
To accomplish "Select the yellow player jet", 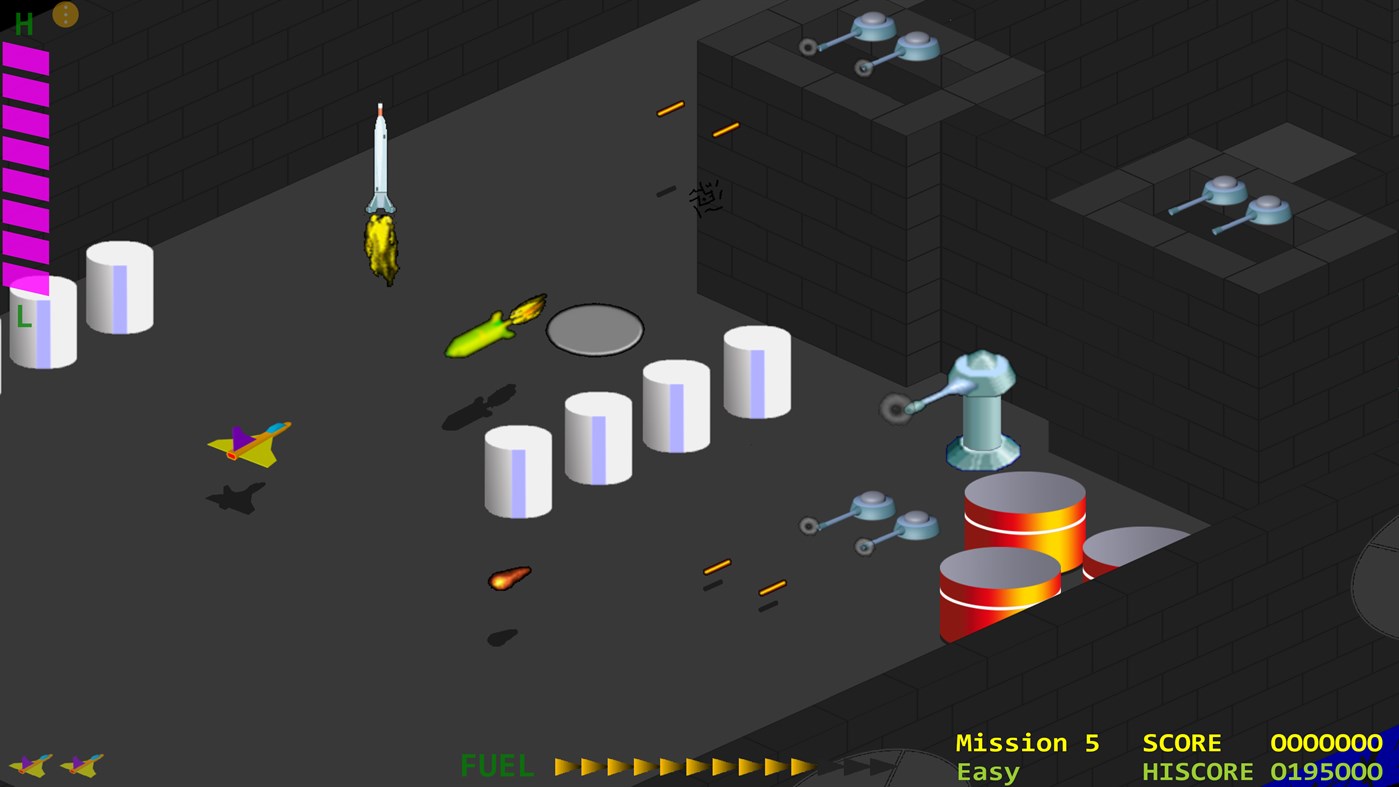I will click(248, 443).
